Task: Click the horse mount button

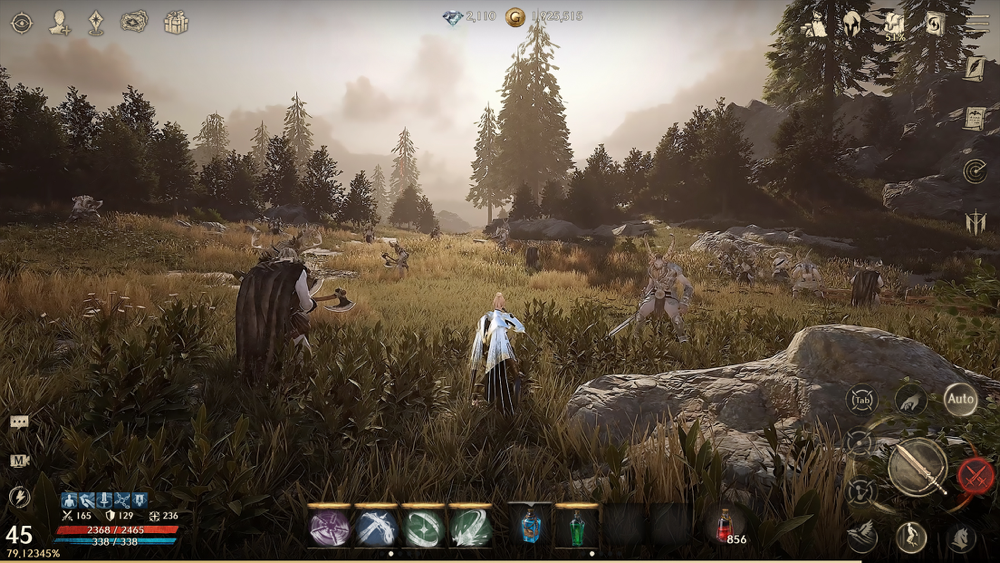Action: pyautogui.click(x=961, y=538)
